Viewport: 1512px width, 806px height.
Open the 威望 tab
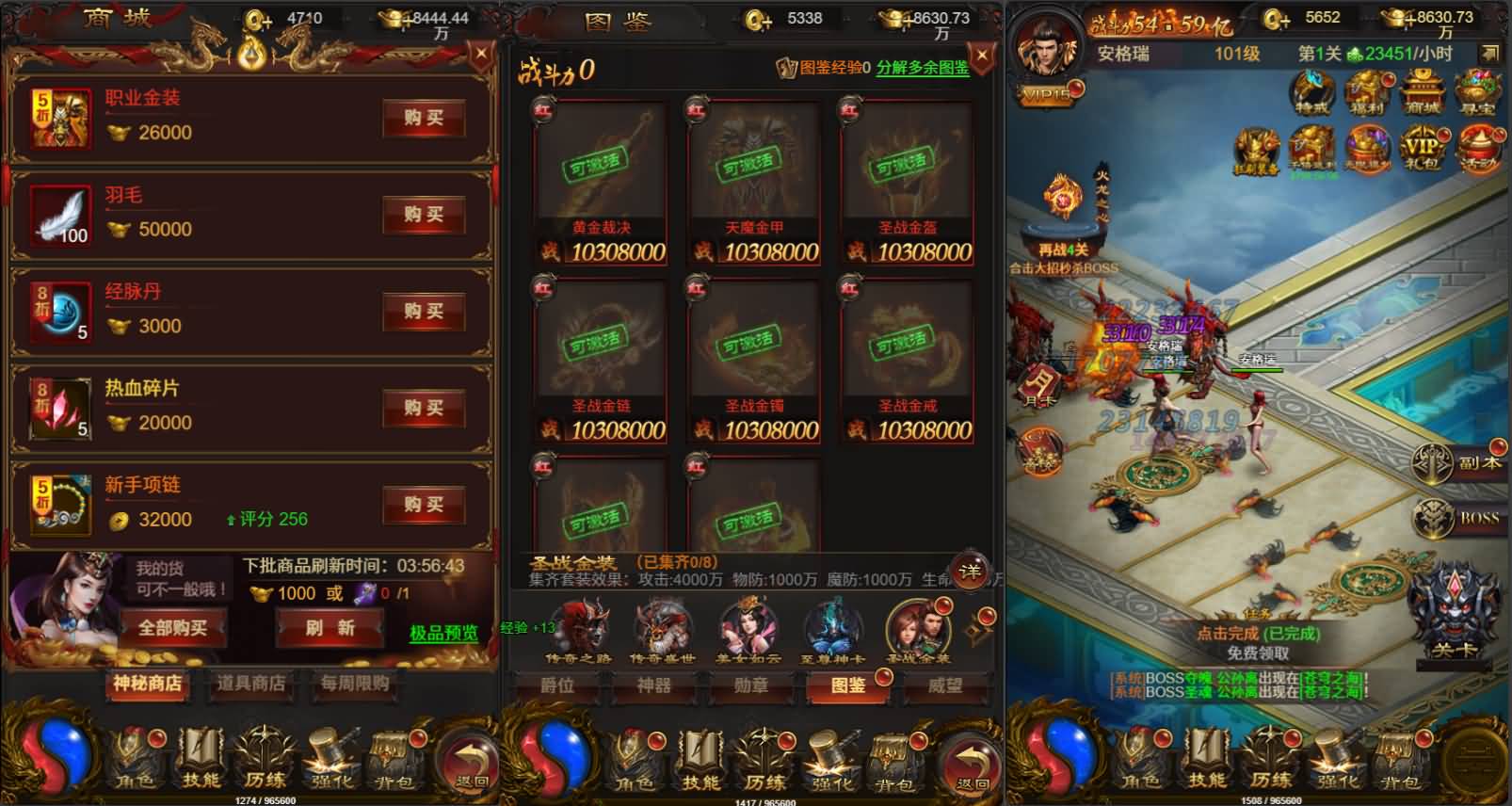(x=944, y=685)
